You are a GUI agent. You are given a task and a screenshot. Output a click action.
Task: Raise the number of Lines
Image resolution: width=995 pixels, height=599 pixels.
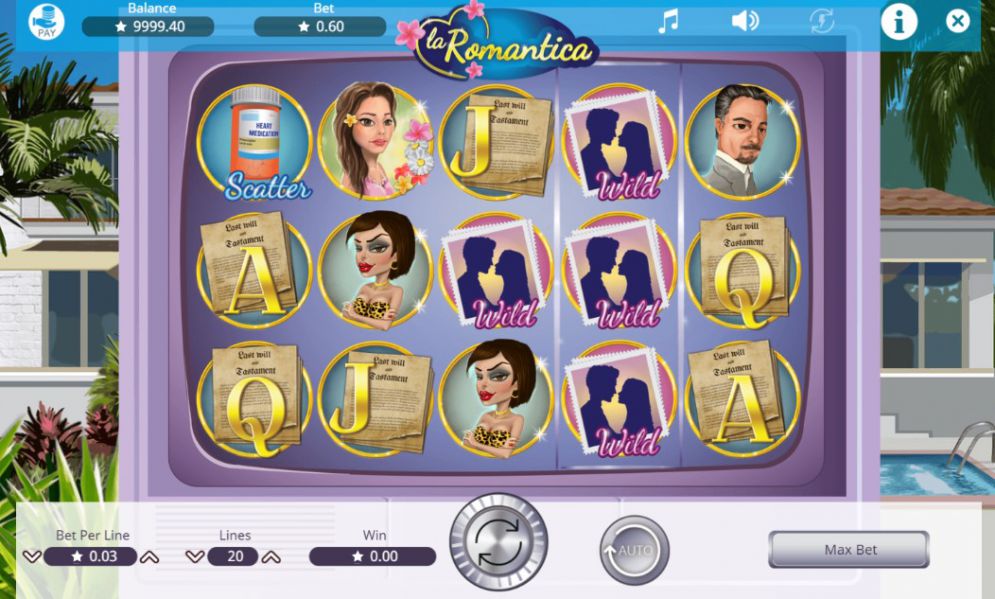(270, 557)
